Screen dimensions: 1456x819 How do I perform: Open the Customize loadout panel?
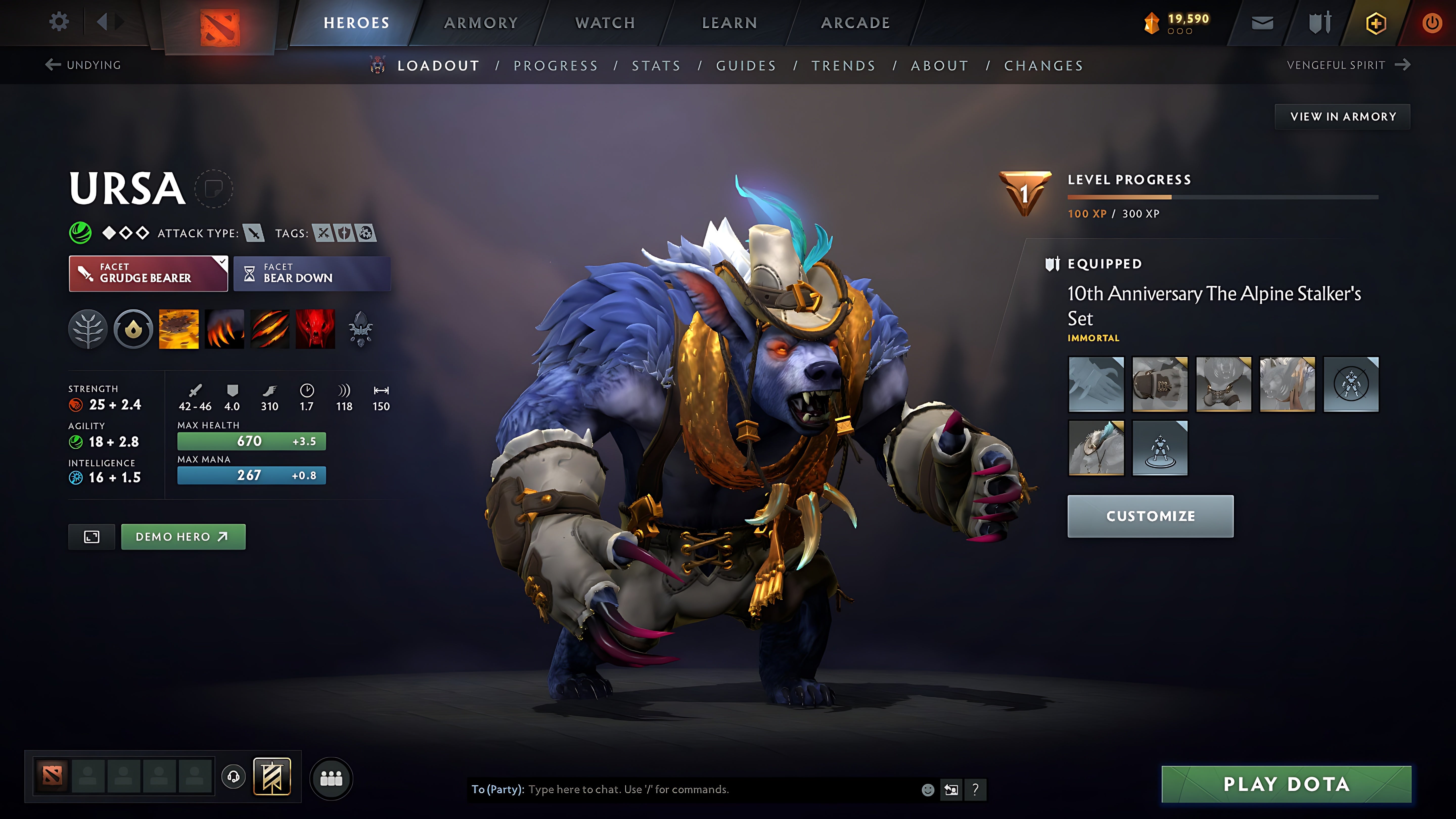(1150, 515)
